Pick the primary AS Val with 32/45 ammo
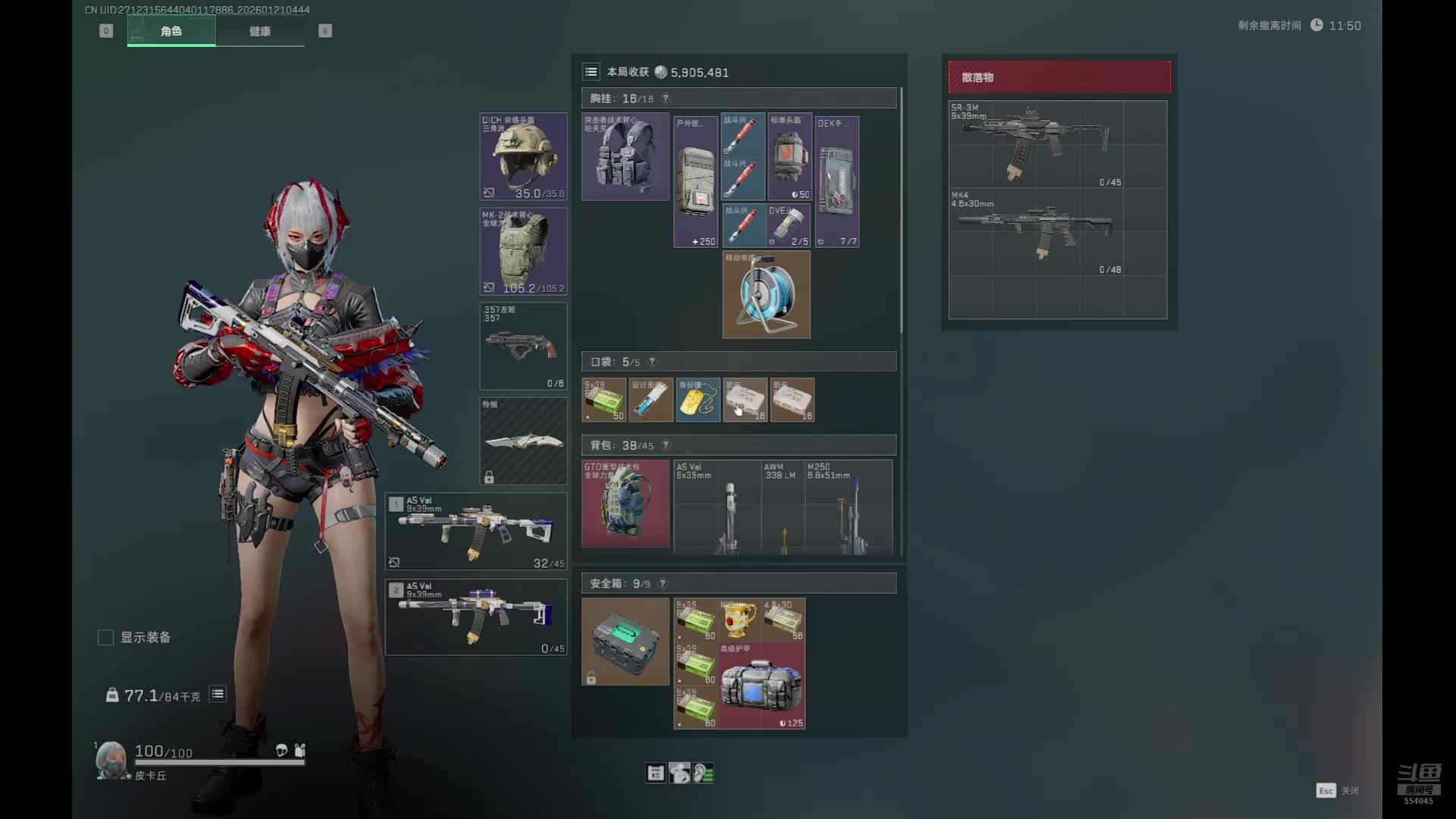Screen dimensions: 1456x819 click(x=476, y=532)
